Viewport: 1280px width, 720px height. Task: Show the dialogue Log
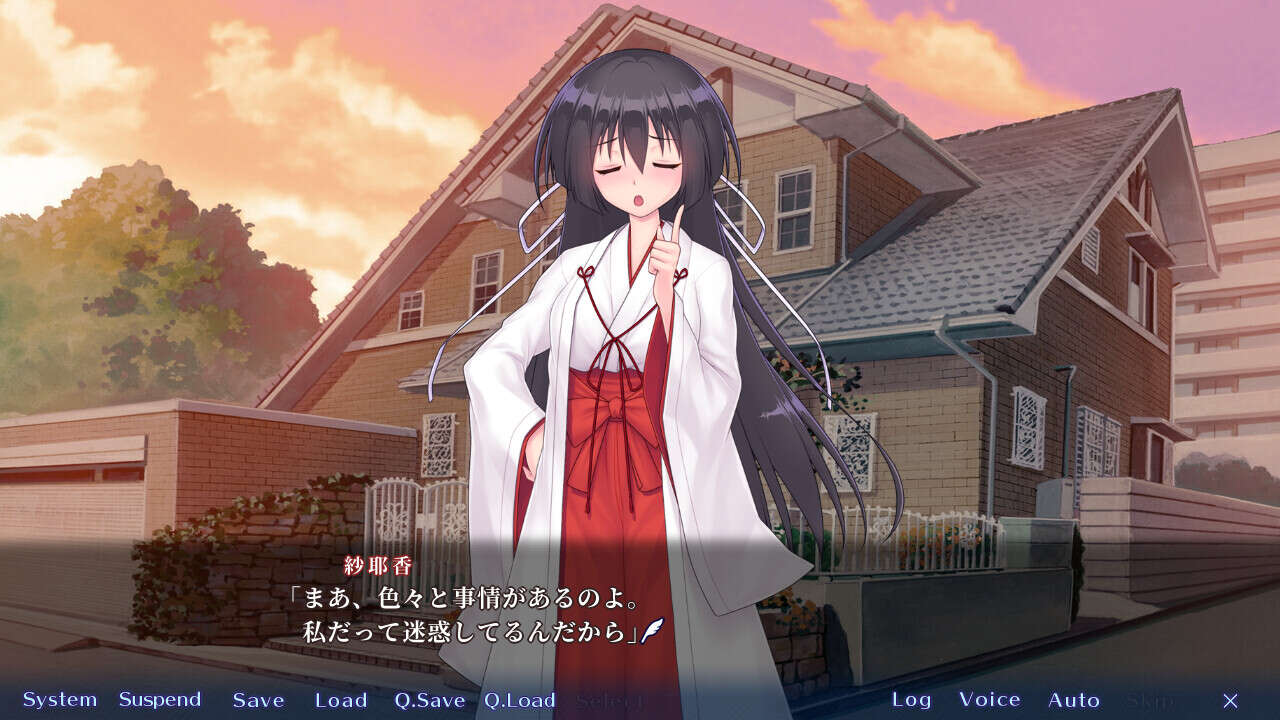tap(911, 700)
